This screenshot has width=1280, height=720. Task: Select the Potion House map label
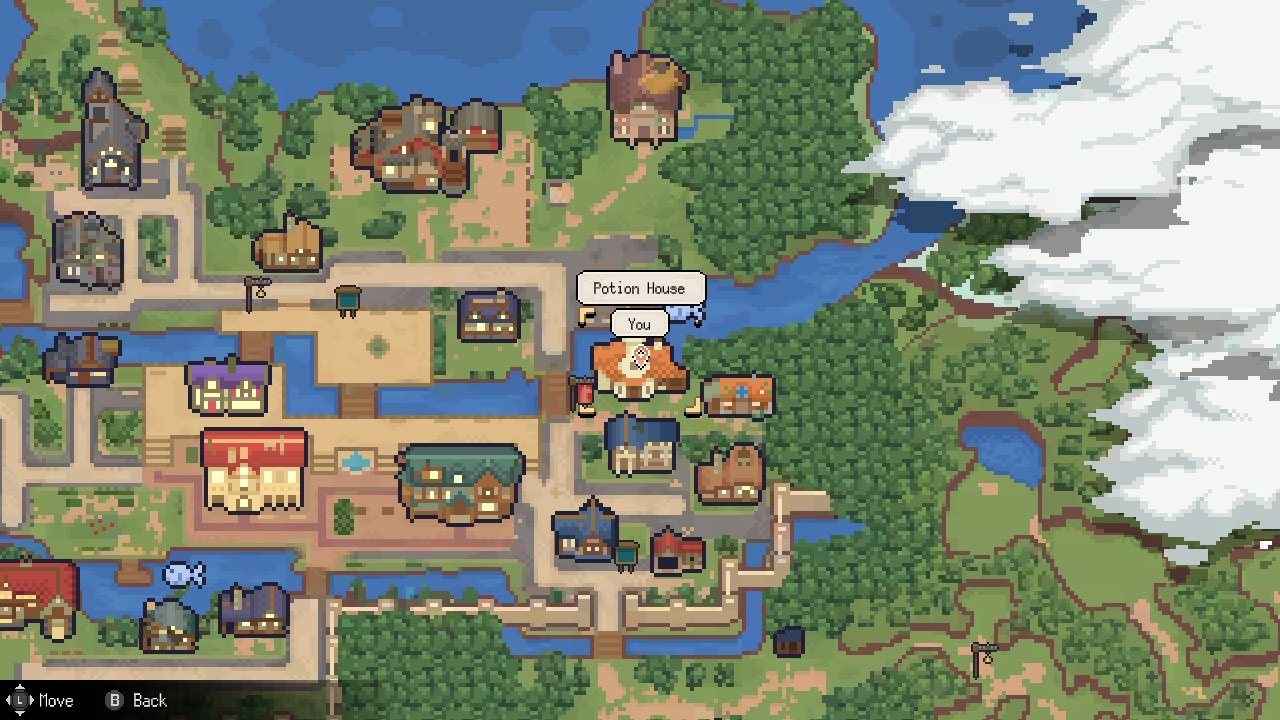pyautogui.click(x=640, y=288)
